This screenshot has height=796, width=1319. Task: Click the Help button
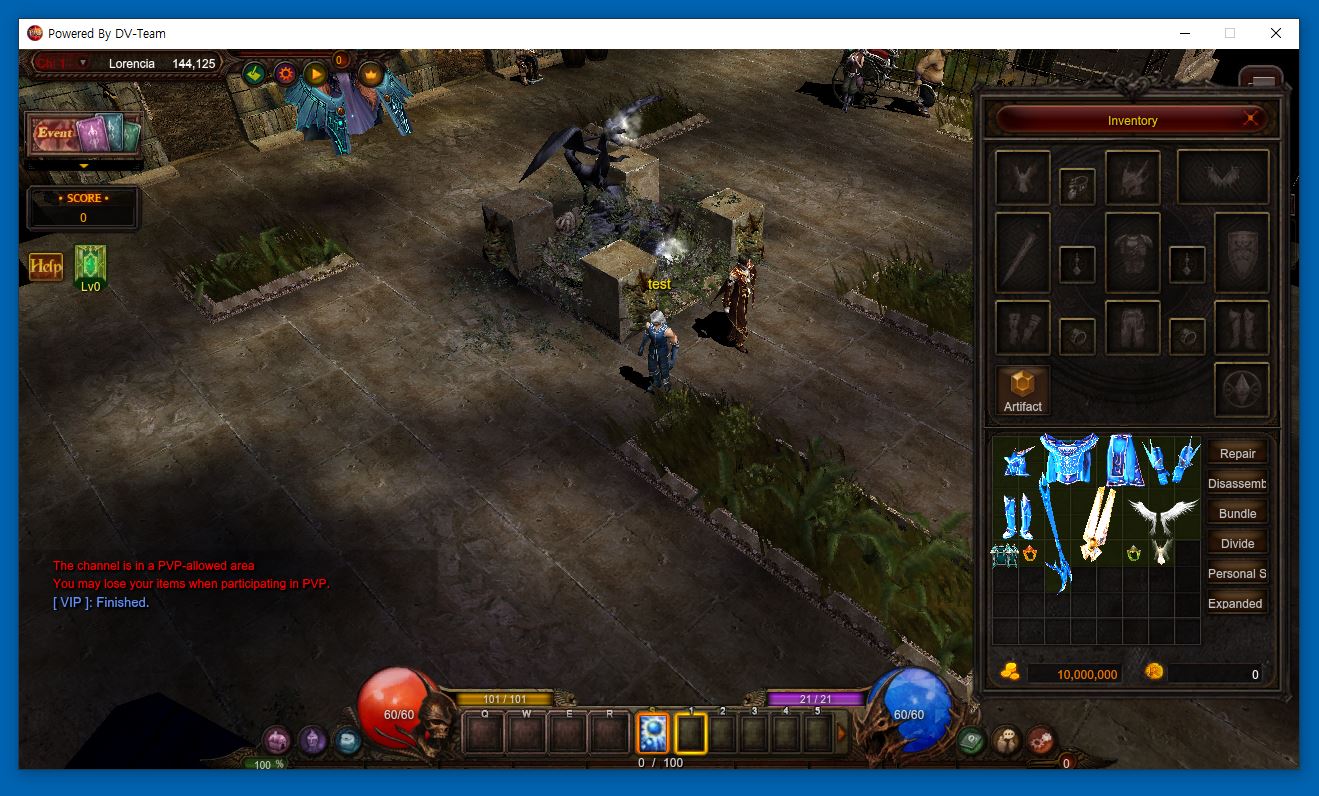(46, 266)
